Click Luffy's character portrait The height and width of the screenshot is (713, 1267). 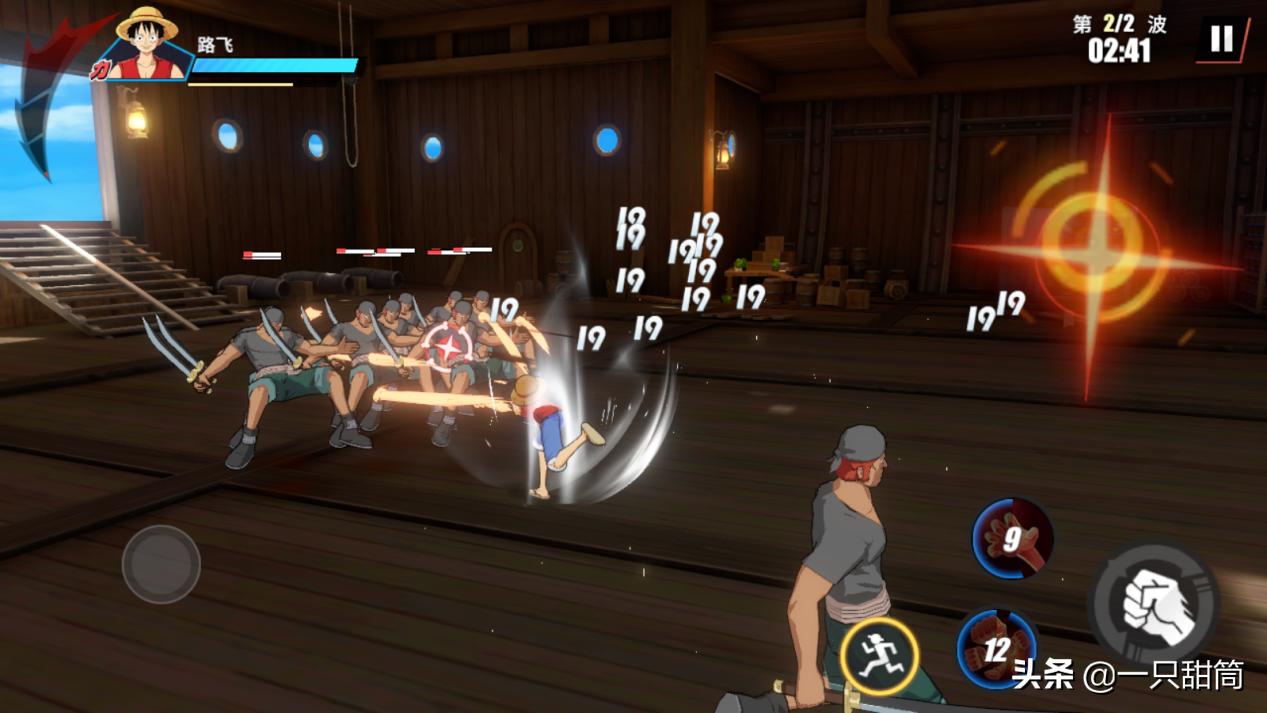[146, 45]
